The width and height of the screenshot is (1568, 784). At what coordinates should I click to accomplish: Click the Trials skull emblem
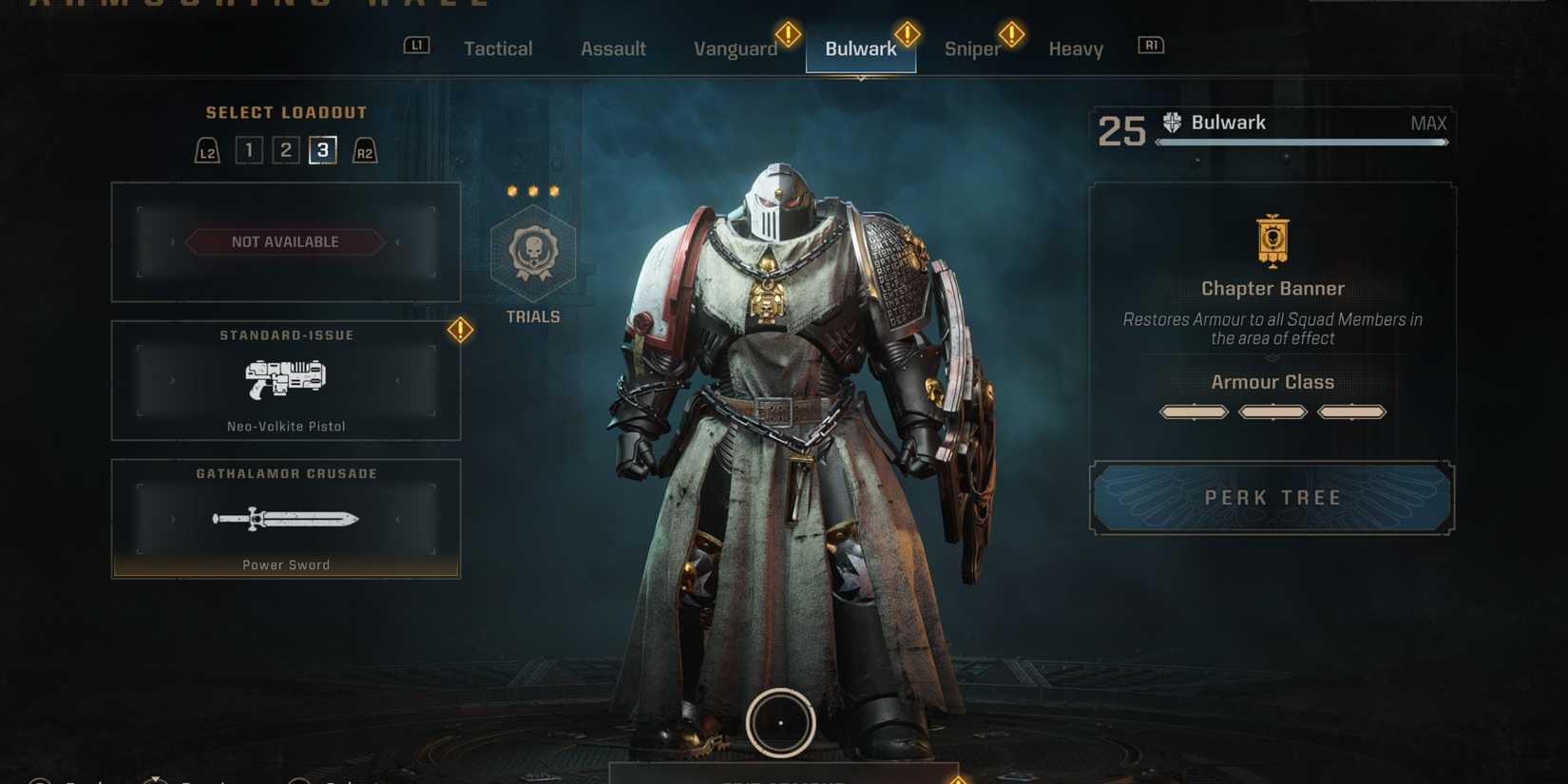pyautogui.click(x=532, y=254)
